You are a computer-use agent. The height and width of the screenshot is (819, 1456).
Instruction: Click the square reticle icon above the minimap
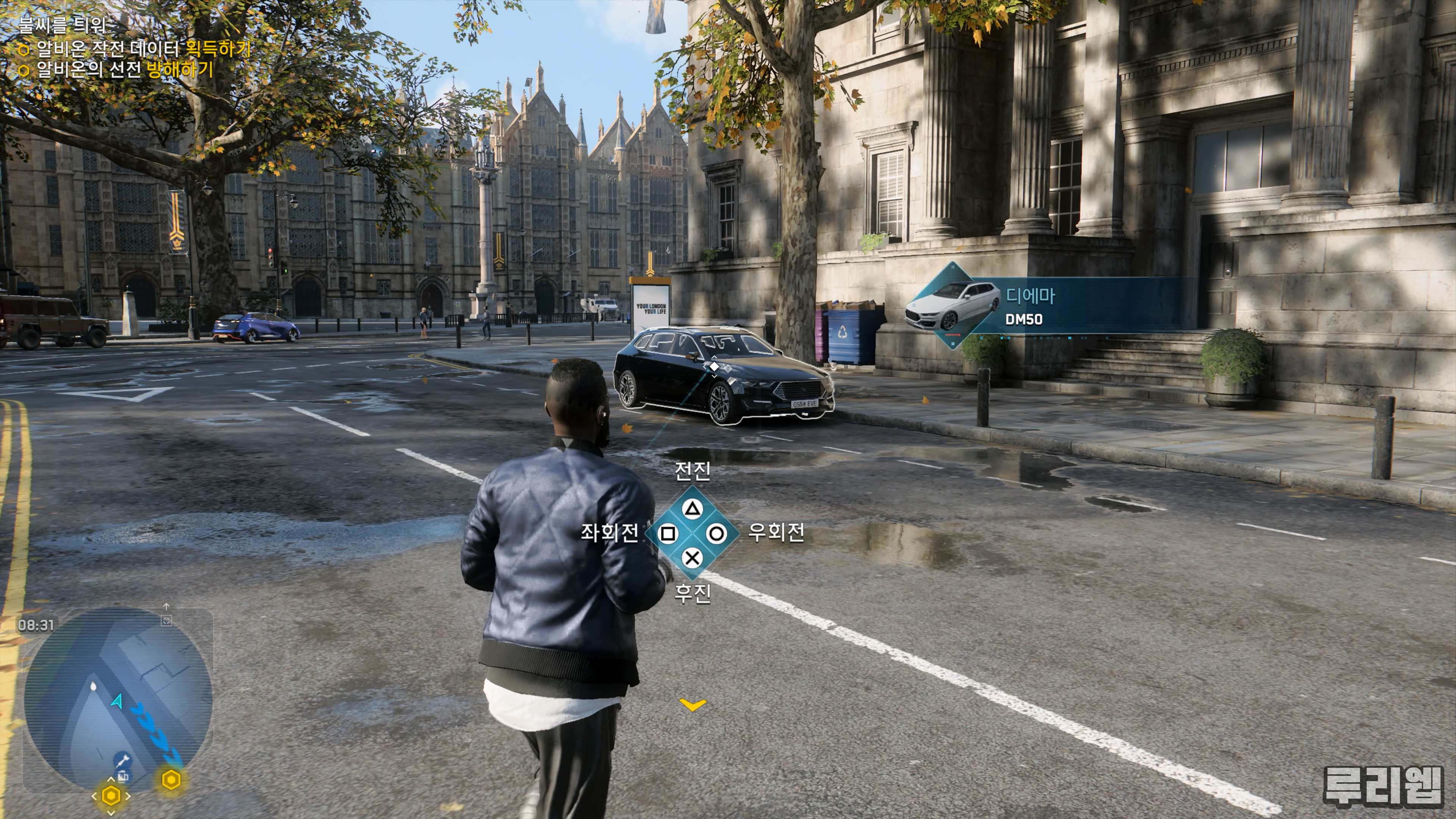point(166,621)
